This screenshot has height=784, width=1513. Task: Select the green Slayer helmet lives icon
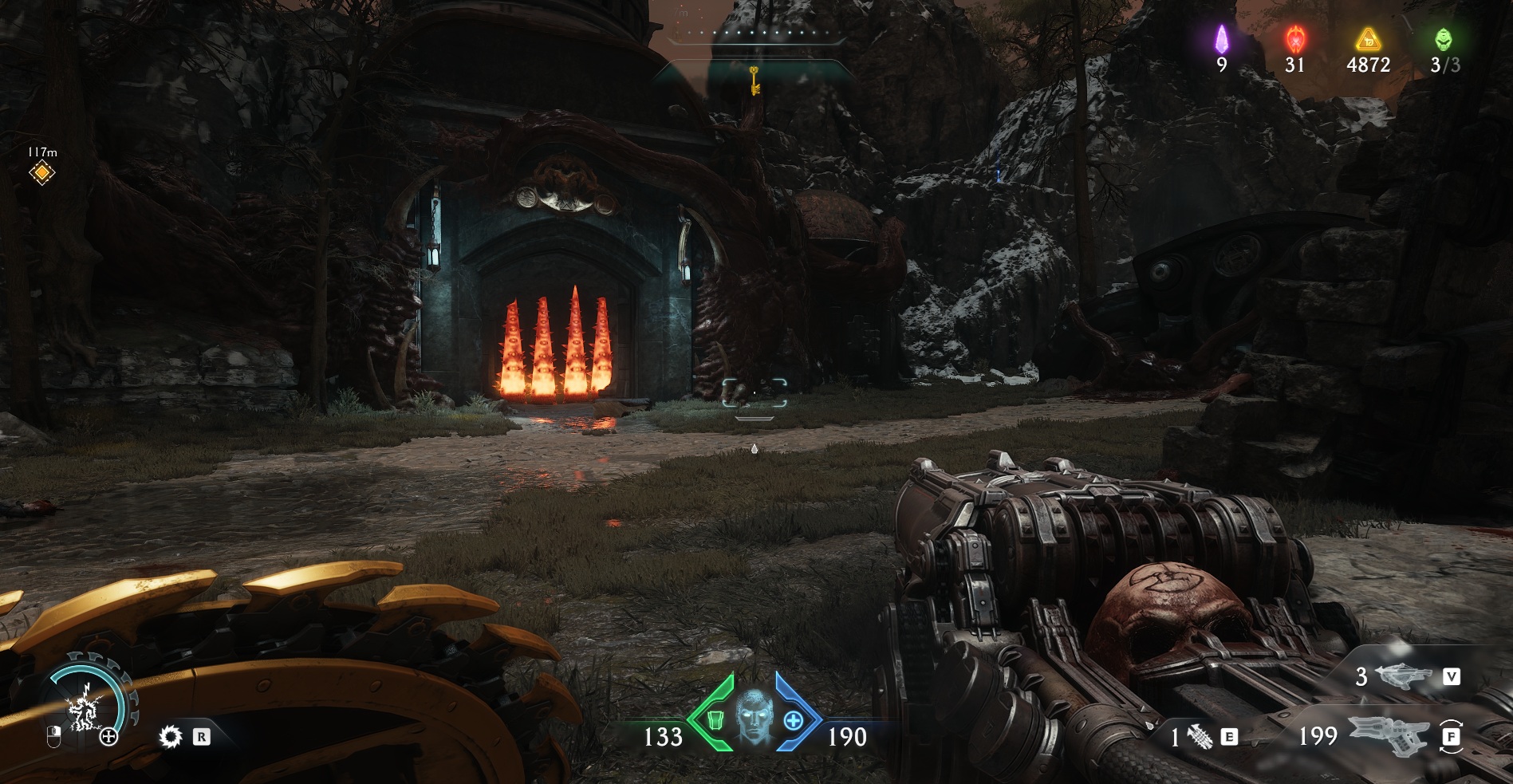coord(1444,38)
